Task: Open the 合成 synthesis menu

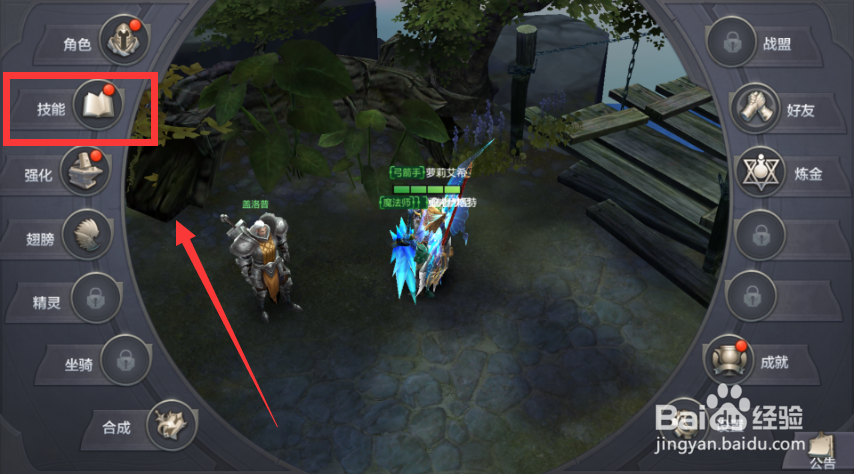Action: 171,426
